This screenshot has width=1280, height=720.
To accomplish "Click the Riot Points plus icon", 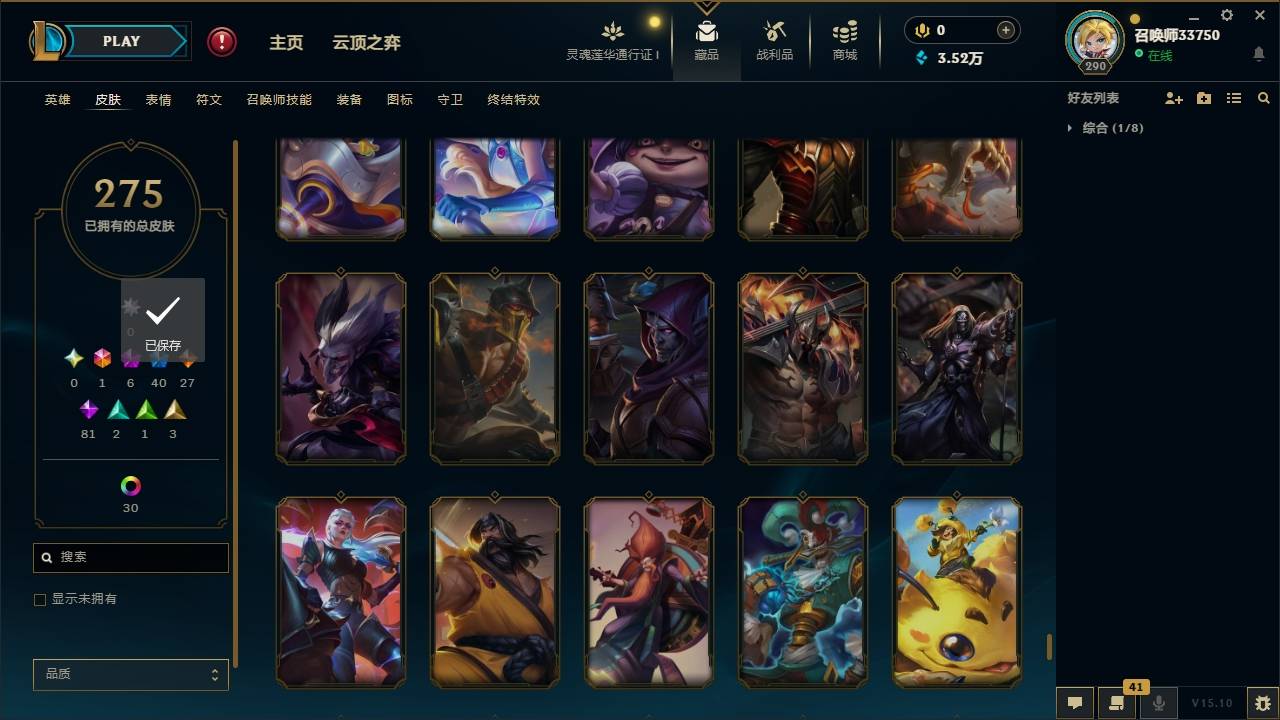I will [x=1003, y=30].
